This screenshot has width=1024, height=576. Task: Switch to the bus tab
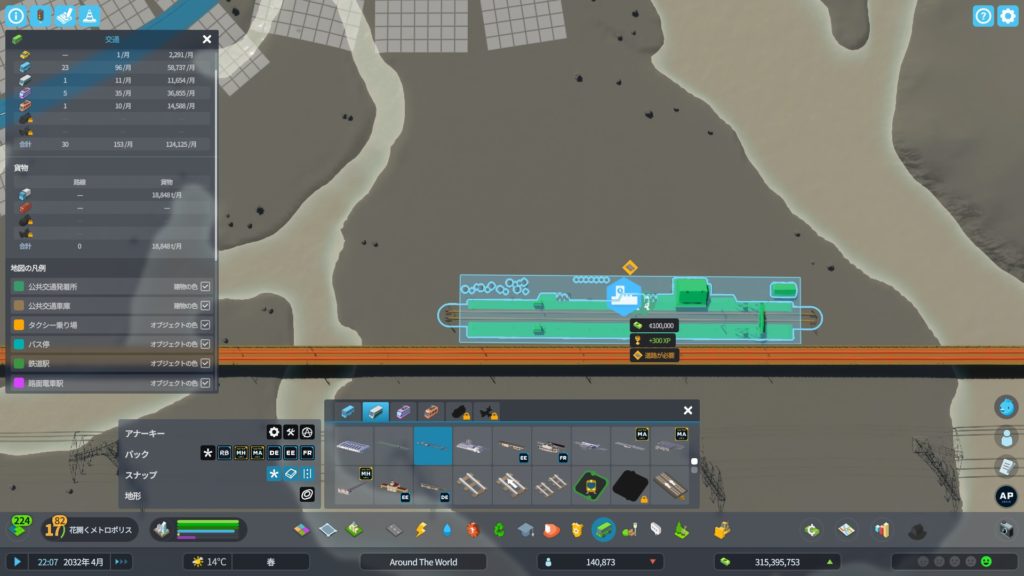pyautogui.click(x=348, y=411)
